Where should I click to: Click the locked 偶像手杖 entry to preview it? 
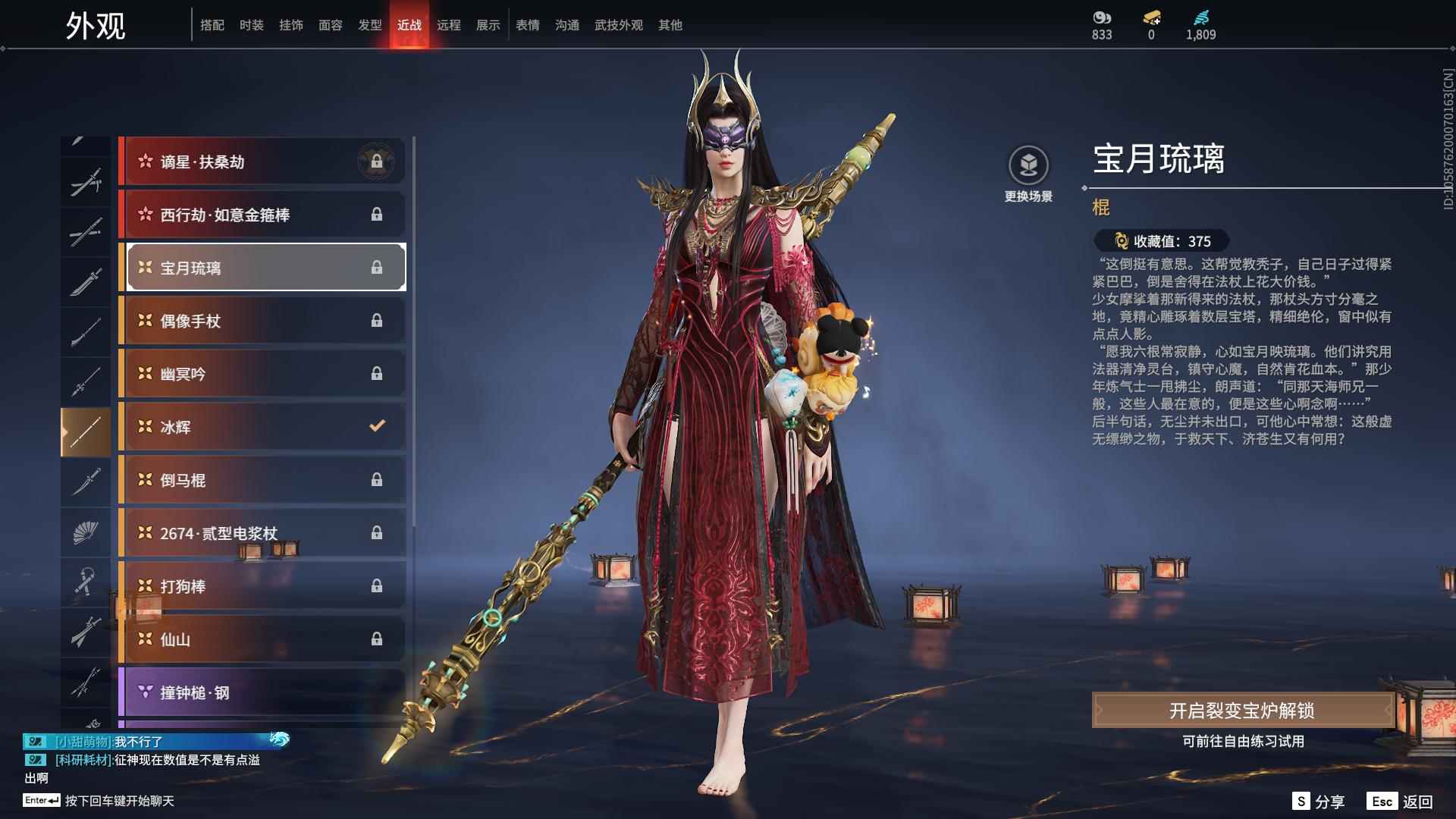262,321
